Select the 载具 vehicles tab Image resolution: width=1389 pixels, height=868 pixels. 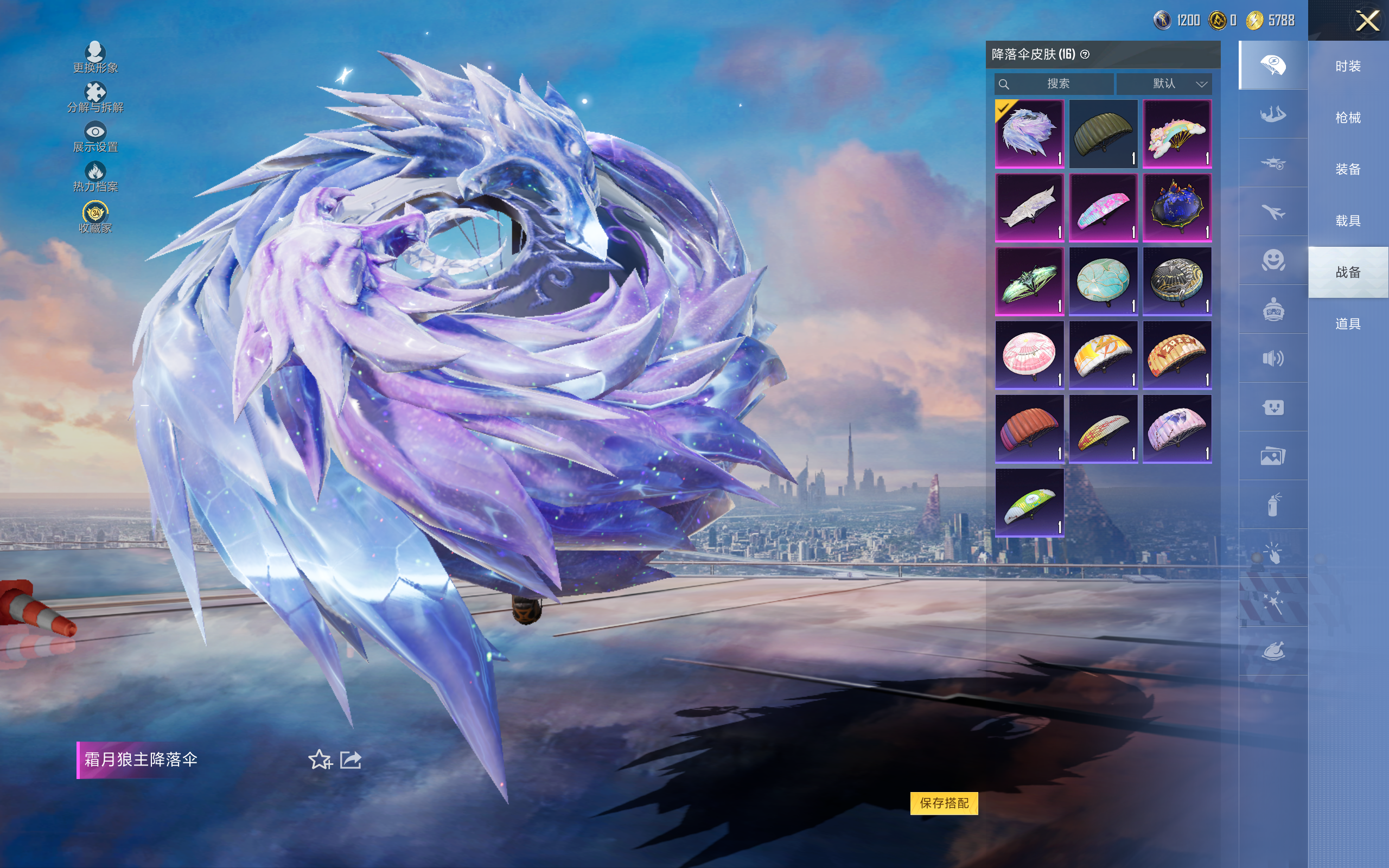(x=1348, y=220)
